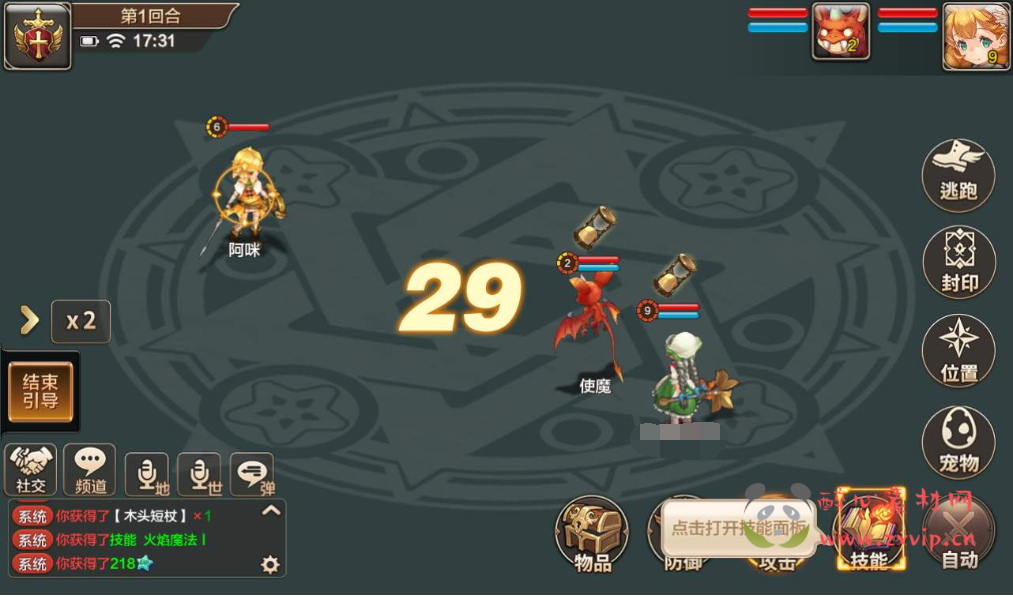1013x597 pixels.
Task: Toggle the x2 battle speed
Action: pos(81,321)
